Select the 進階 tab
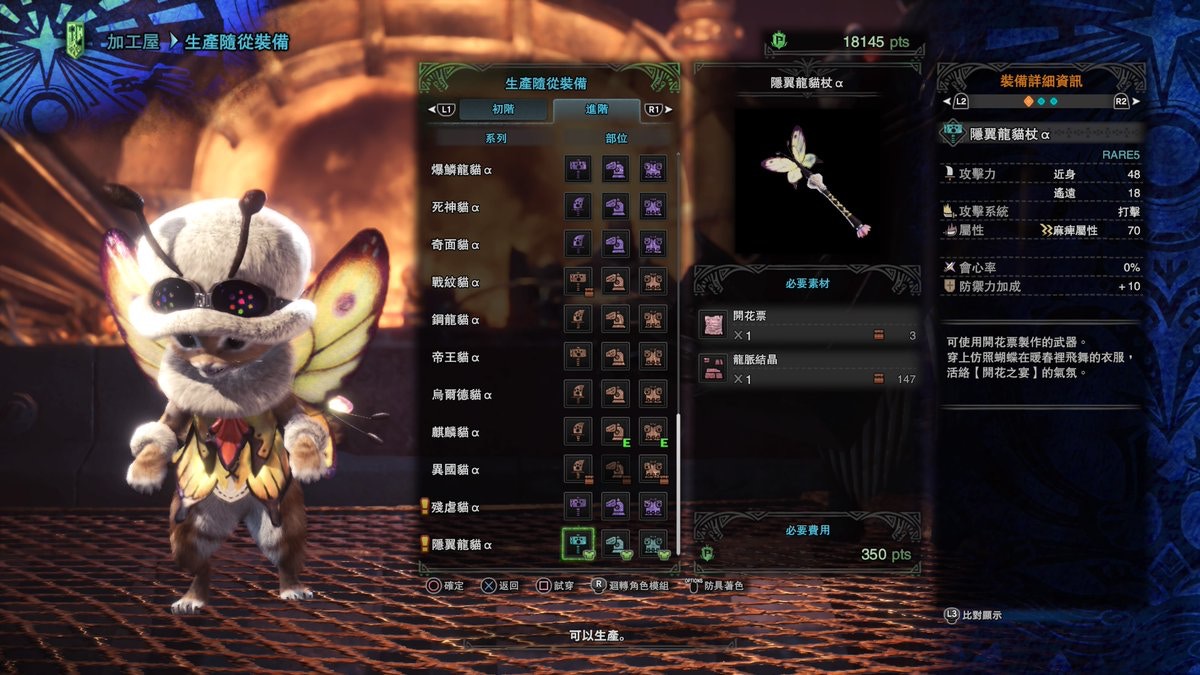This screenshot has width=1200, height=675. (x=596, y=109)
